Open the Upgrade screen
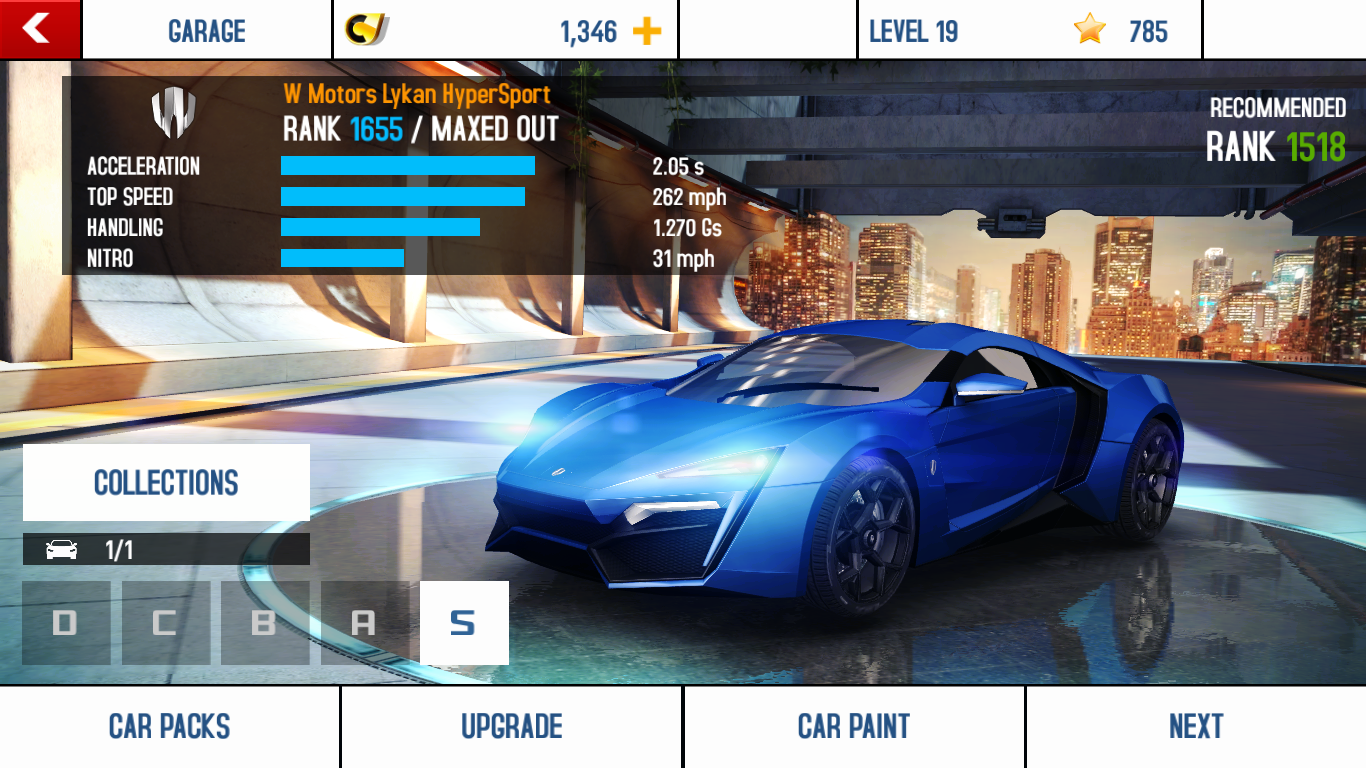1366x768 pixels. pos(511,726)
